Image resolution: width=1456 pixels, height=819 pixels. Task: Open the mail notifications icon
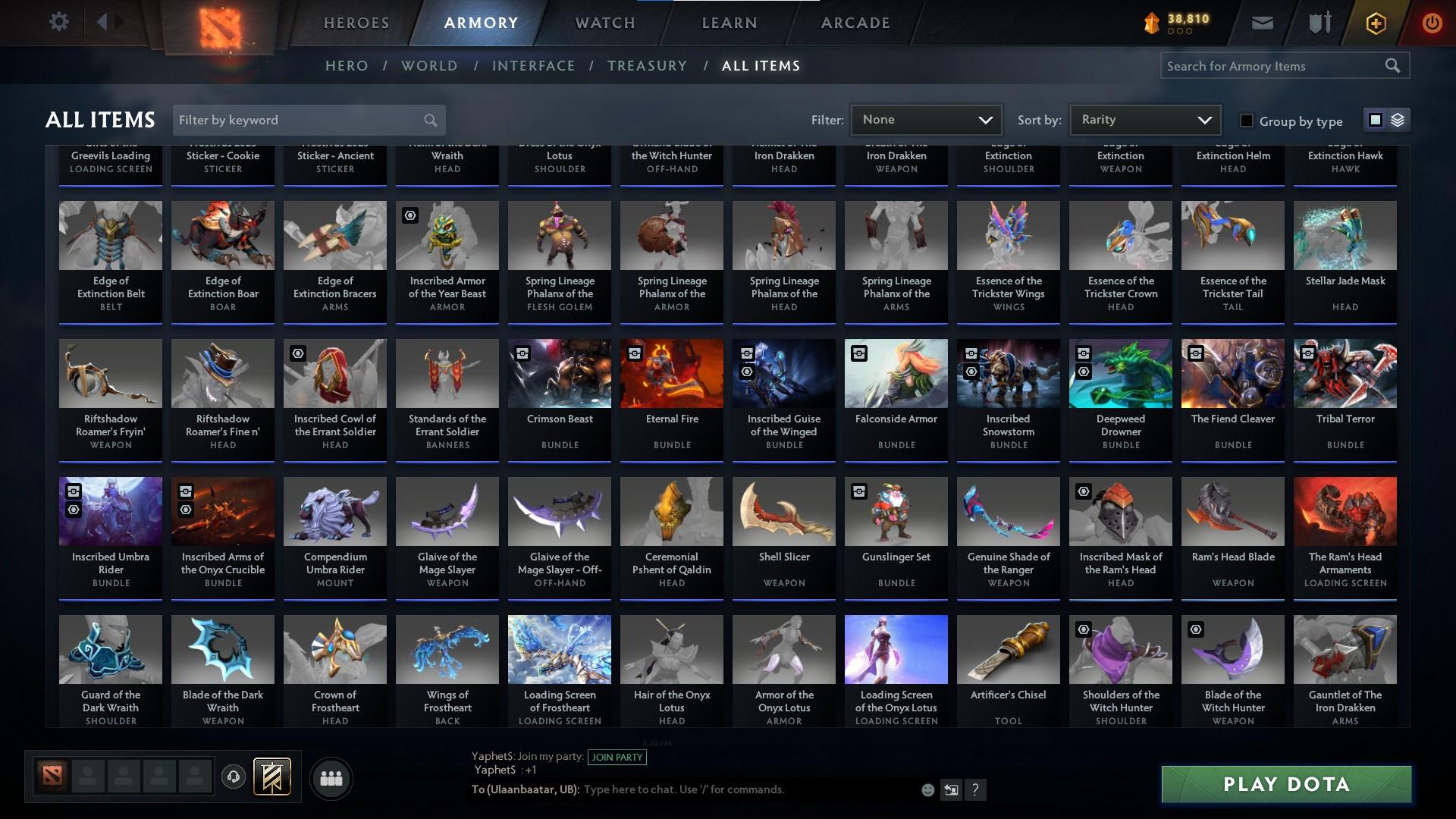[x=1261, y=22]
